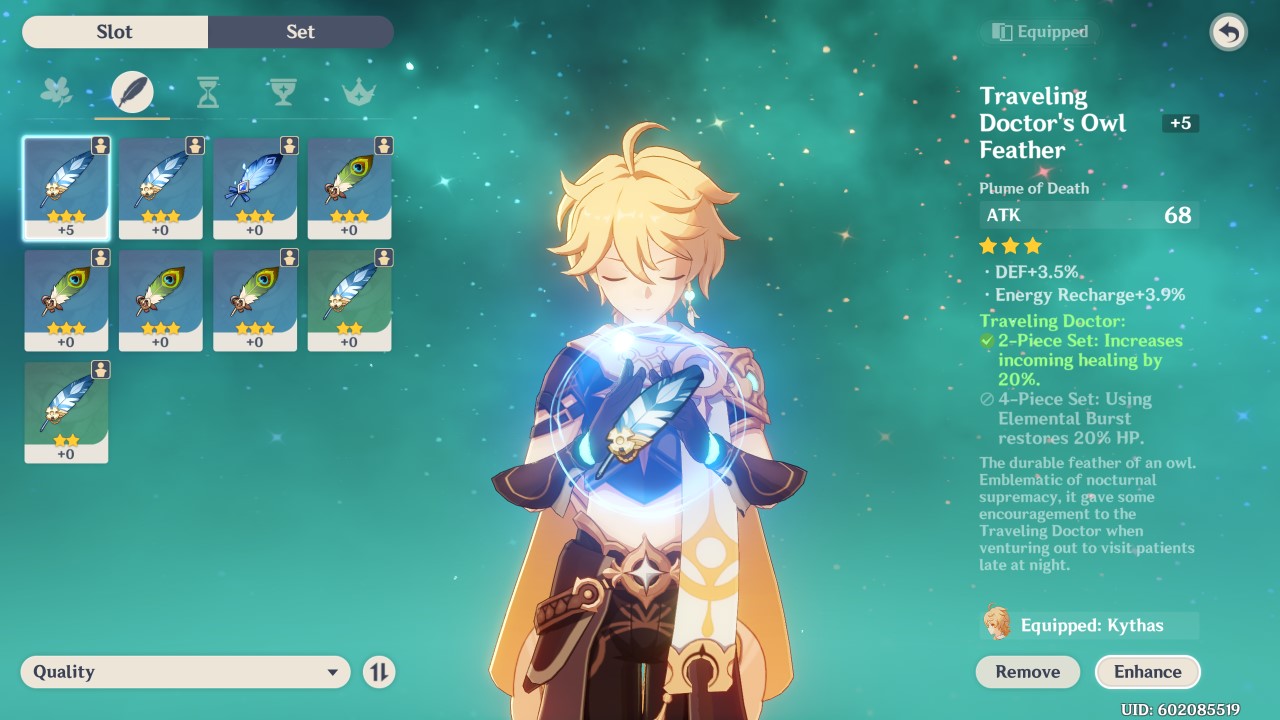Select the +5 Owl Feather artifact

pyautogui.click(x=66, y=188)
